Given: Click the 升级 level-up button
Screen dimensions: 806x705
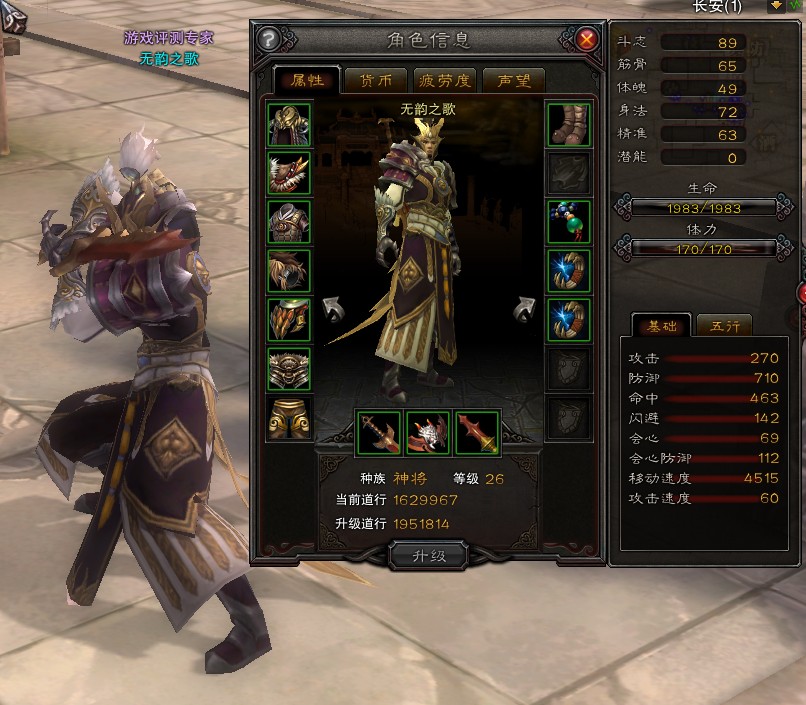Looking at the screenshot, I should pyautogui.click(x=428, y=555).
